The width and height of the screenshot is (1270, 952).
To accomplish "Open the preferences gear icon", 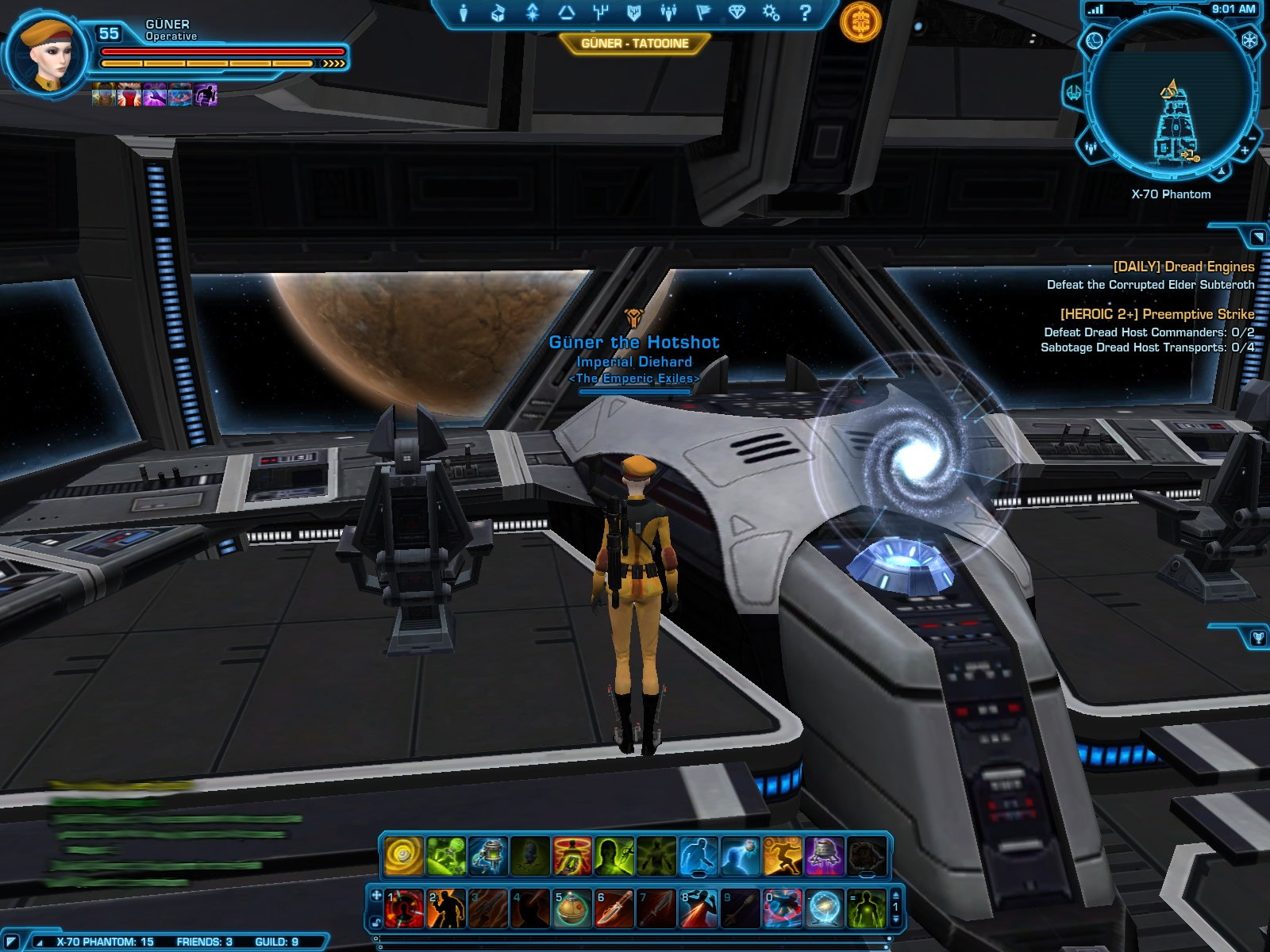I will tap(771, 13).
